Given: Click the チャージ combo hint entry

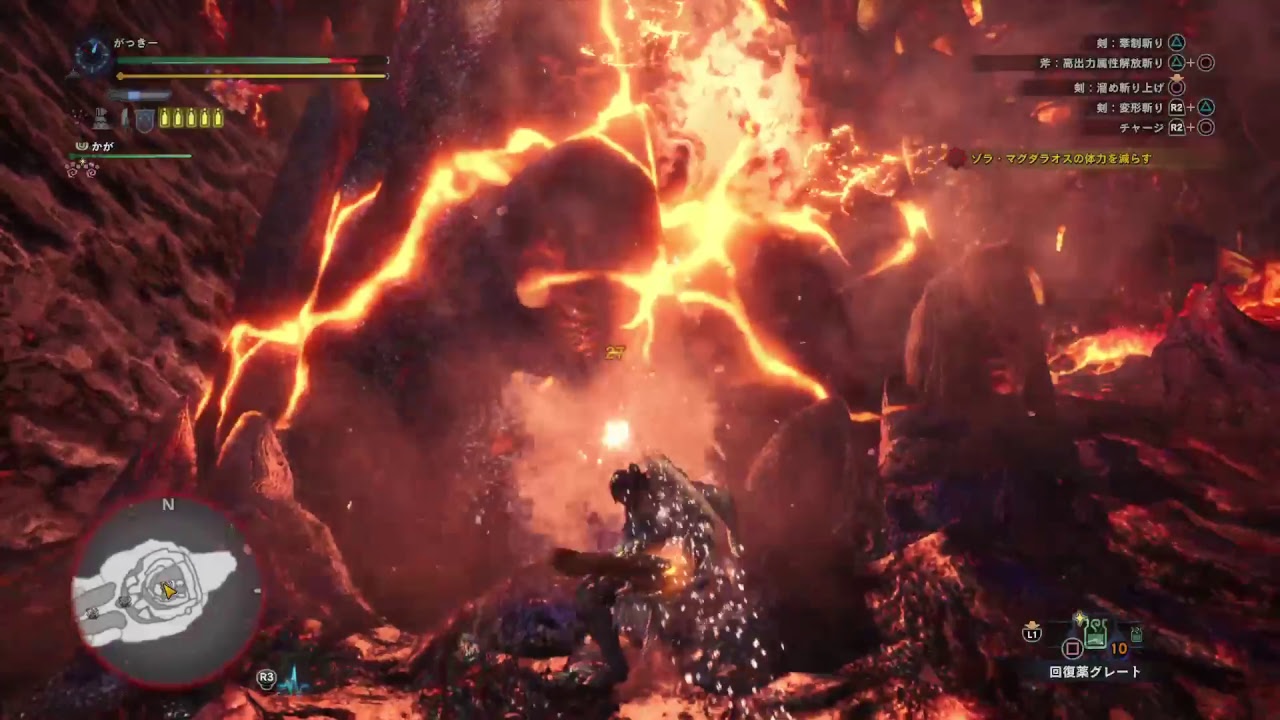Looking at the screenshot, I should tap(1141, 128).
